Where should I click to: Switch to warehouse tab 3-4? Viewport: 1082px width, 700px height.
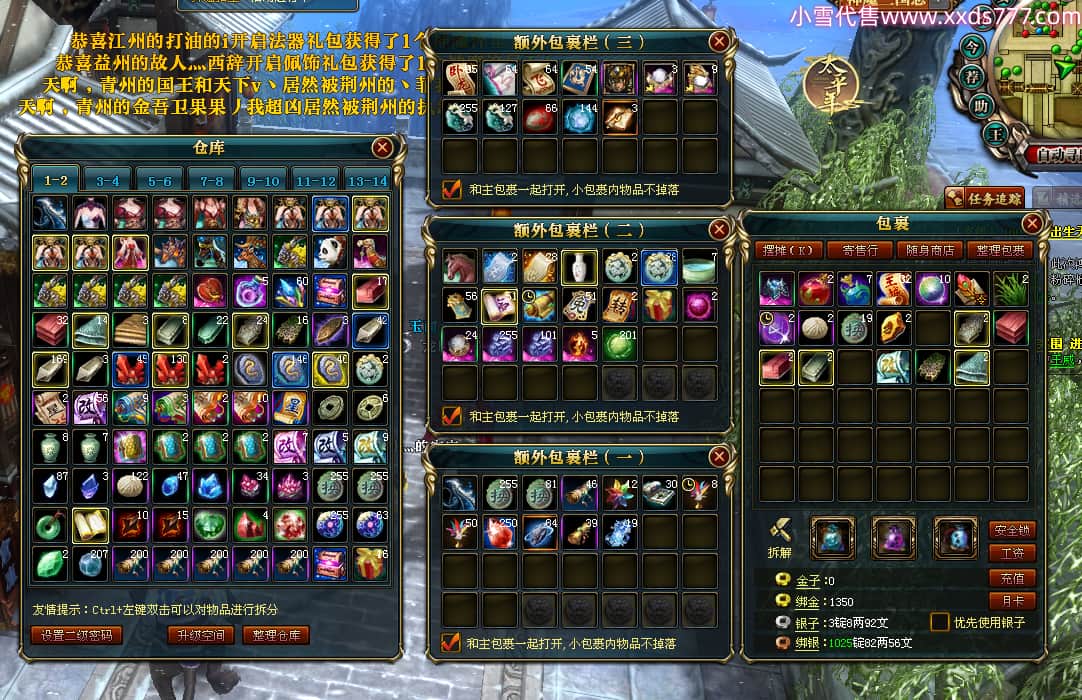[108, 181]
